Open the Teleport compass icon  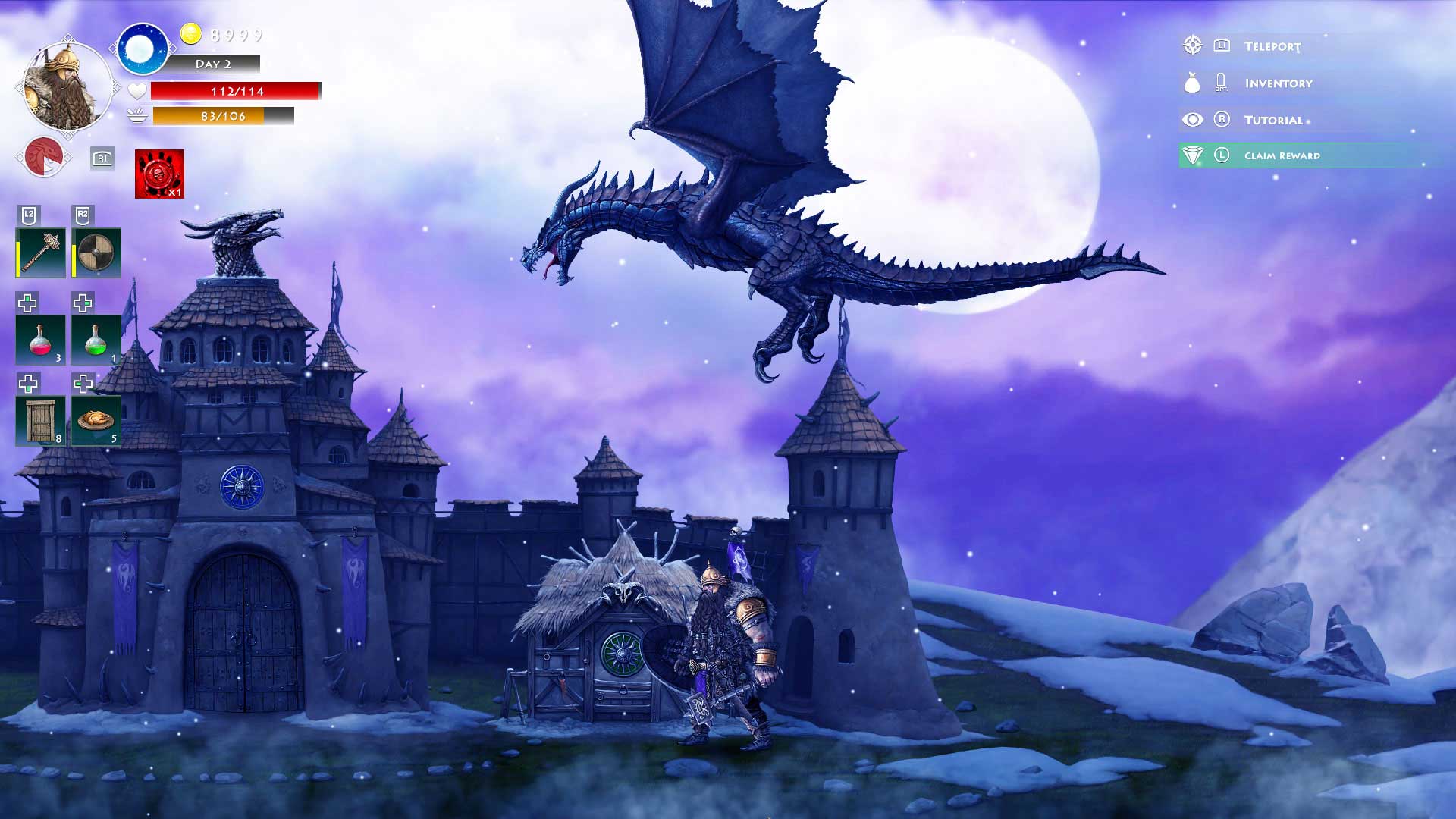click(1193, 45)
